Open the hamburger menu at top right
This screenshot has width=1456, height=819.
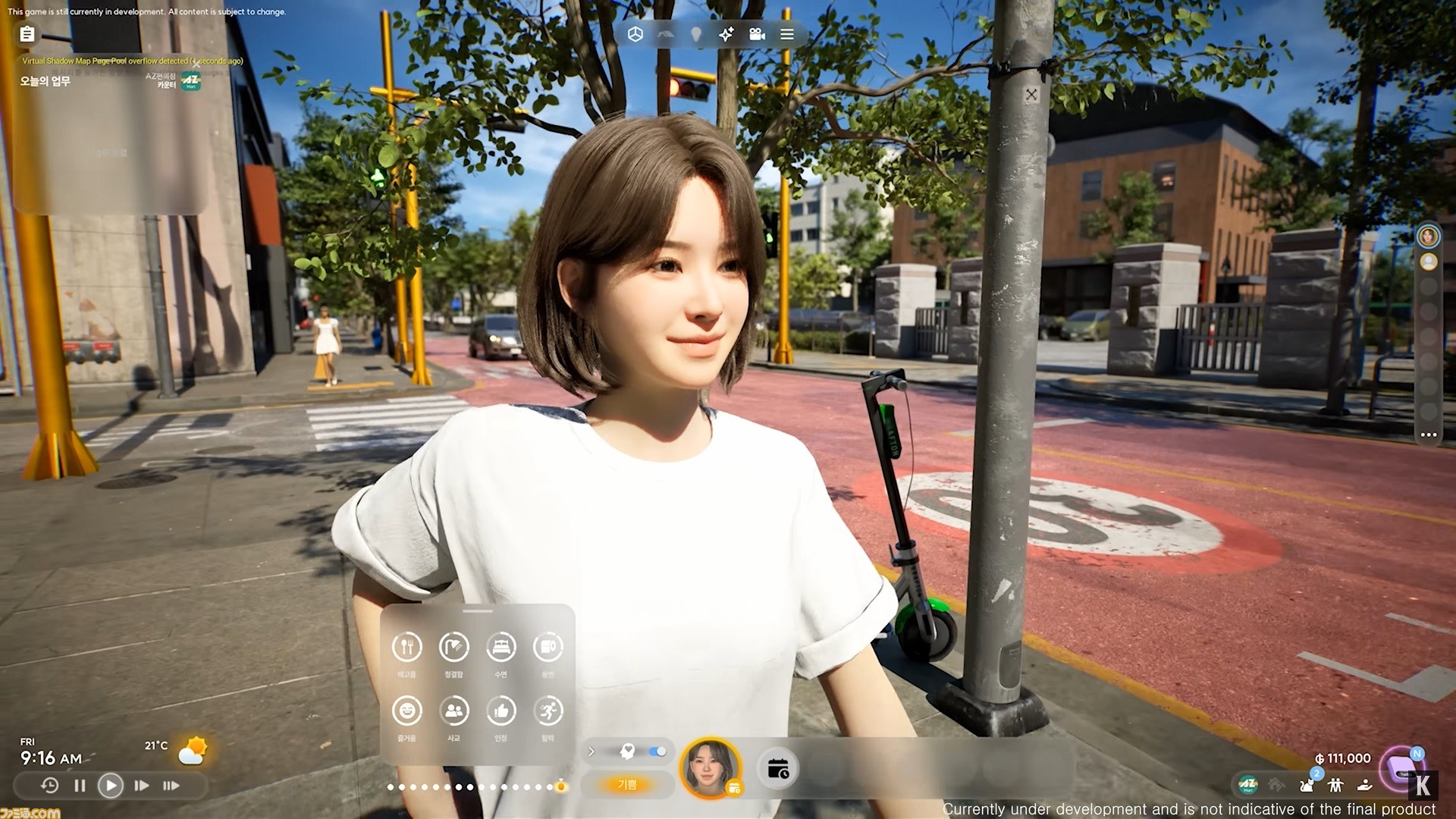(786, 34)
